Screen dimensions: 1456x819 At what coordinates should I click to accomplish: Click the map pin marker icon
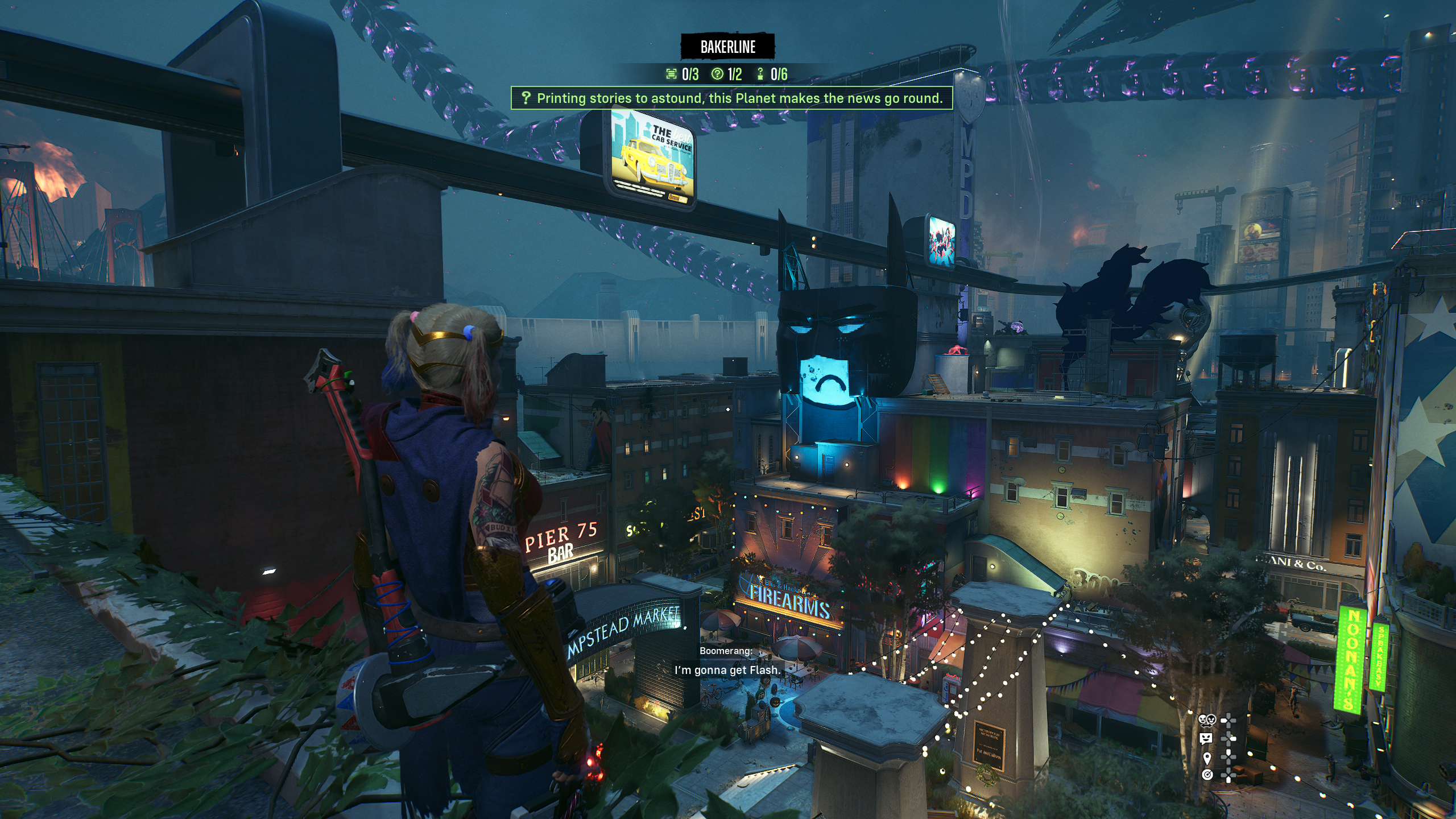point(1207,757)
